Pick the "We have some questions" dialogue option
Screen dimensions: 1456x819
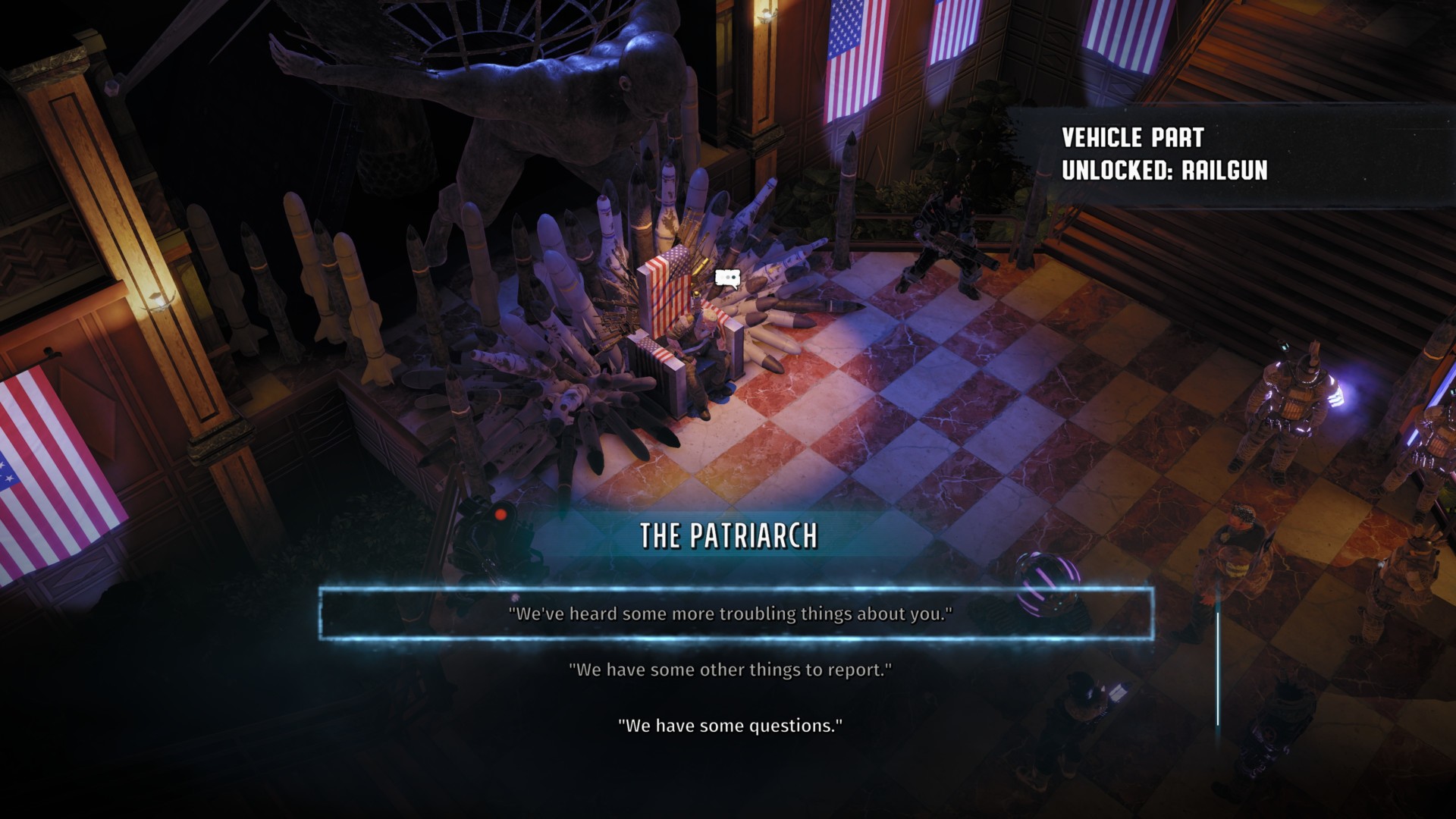coord(730,726)
